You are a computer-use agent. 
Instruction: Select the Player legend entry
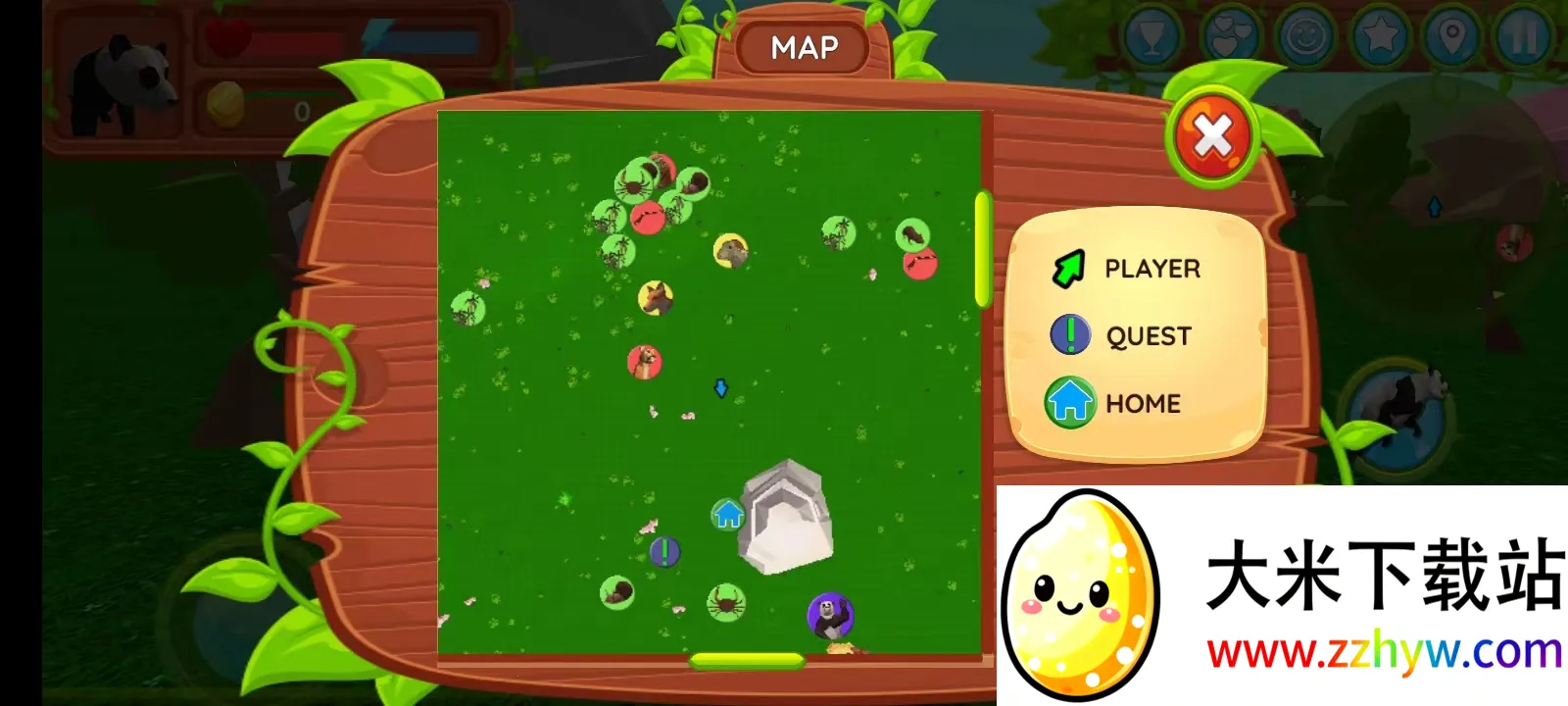1127,269
